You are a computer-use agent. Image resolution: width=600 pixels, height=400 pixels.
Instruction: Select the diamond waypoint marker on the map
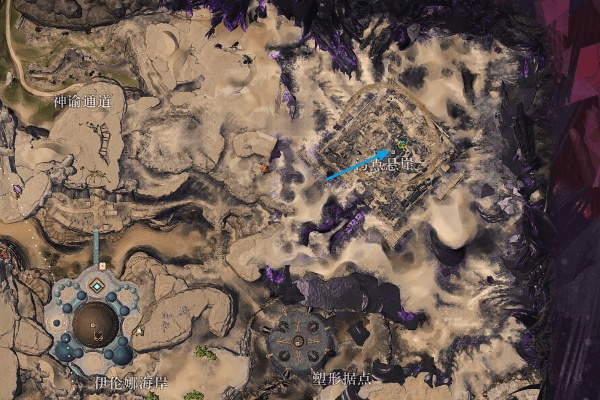[96, 286]
